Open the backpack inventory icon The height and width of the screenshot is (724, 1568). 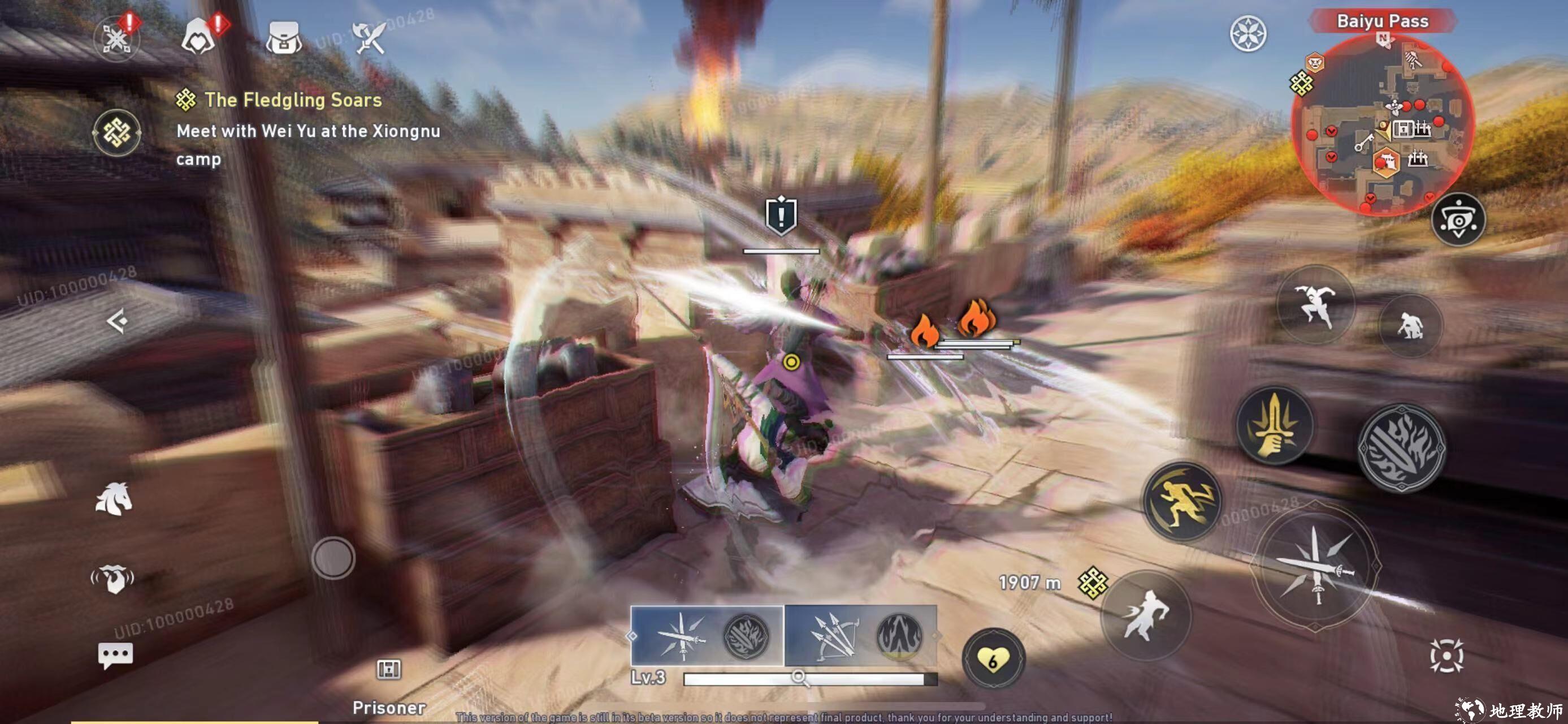click(284, 38)
